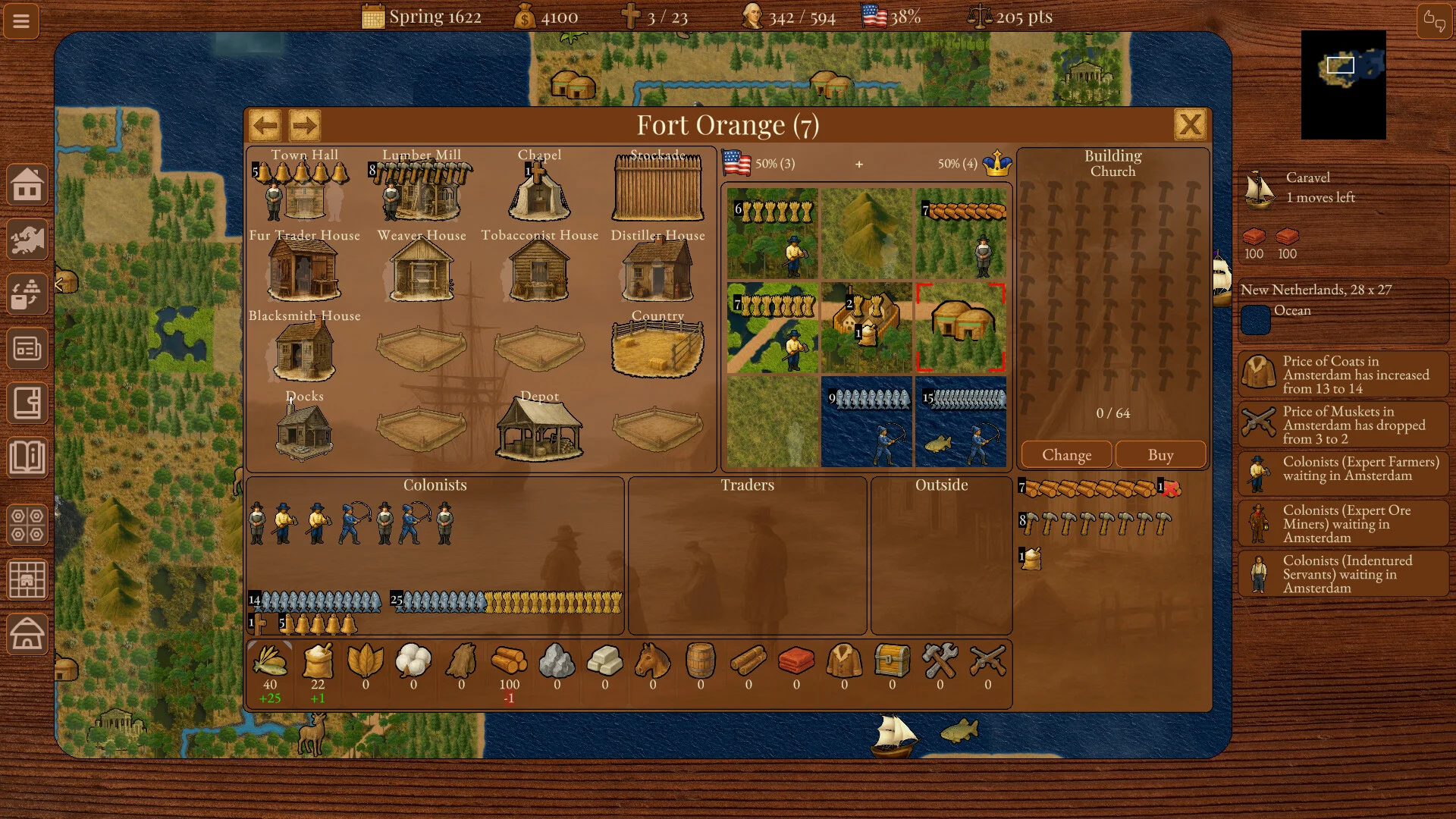This screenshot has width=1456, height=819.
Task: Open the hamburger main menu
Action: click(x=21, y=20)
